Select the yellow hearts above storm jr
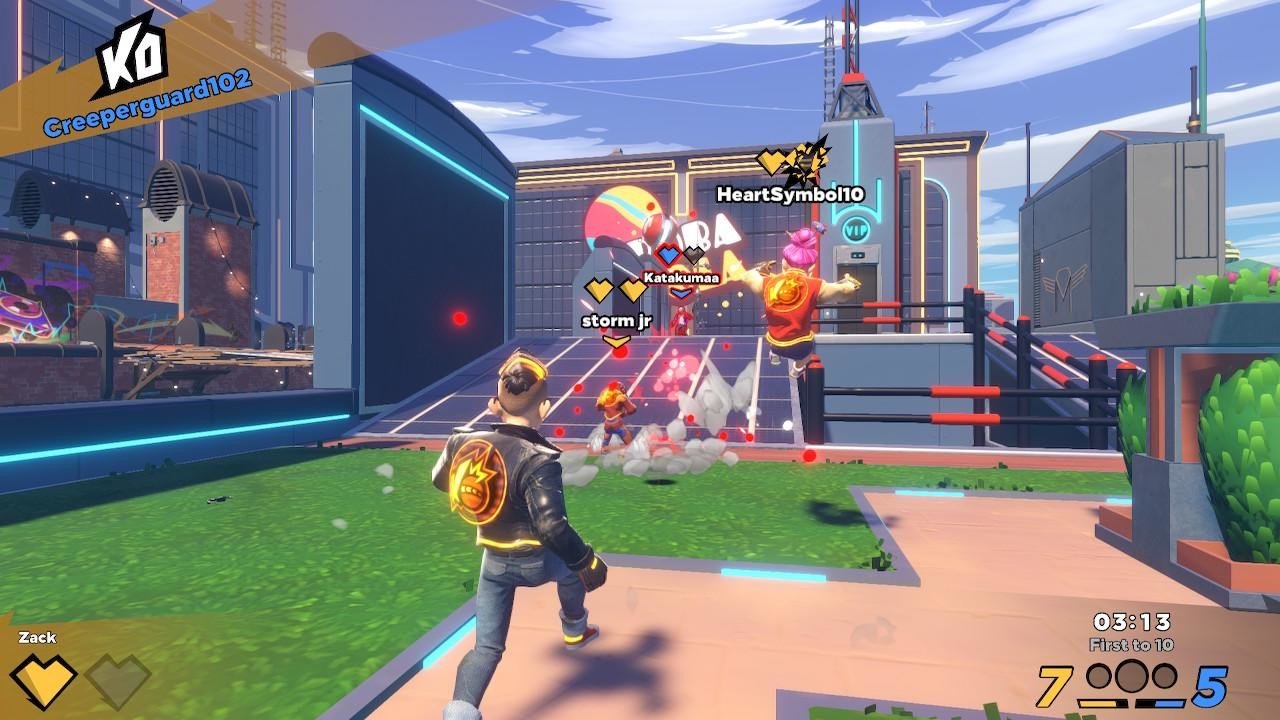1280x720 pixels. 615,290
